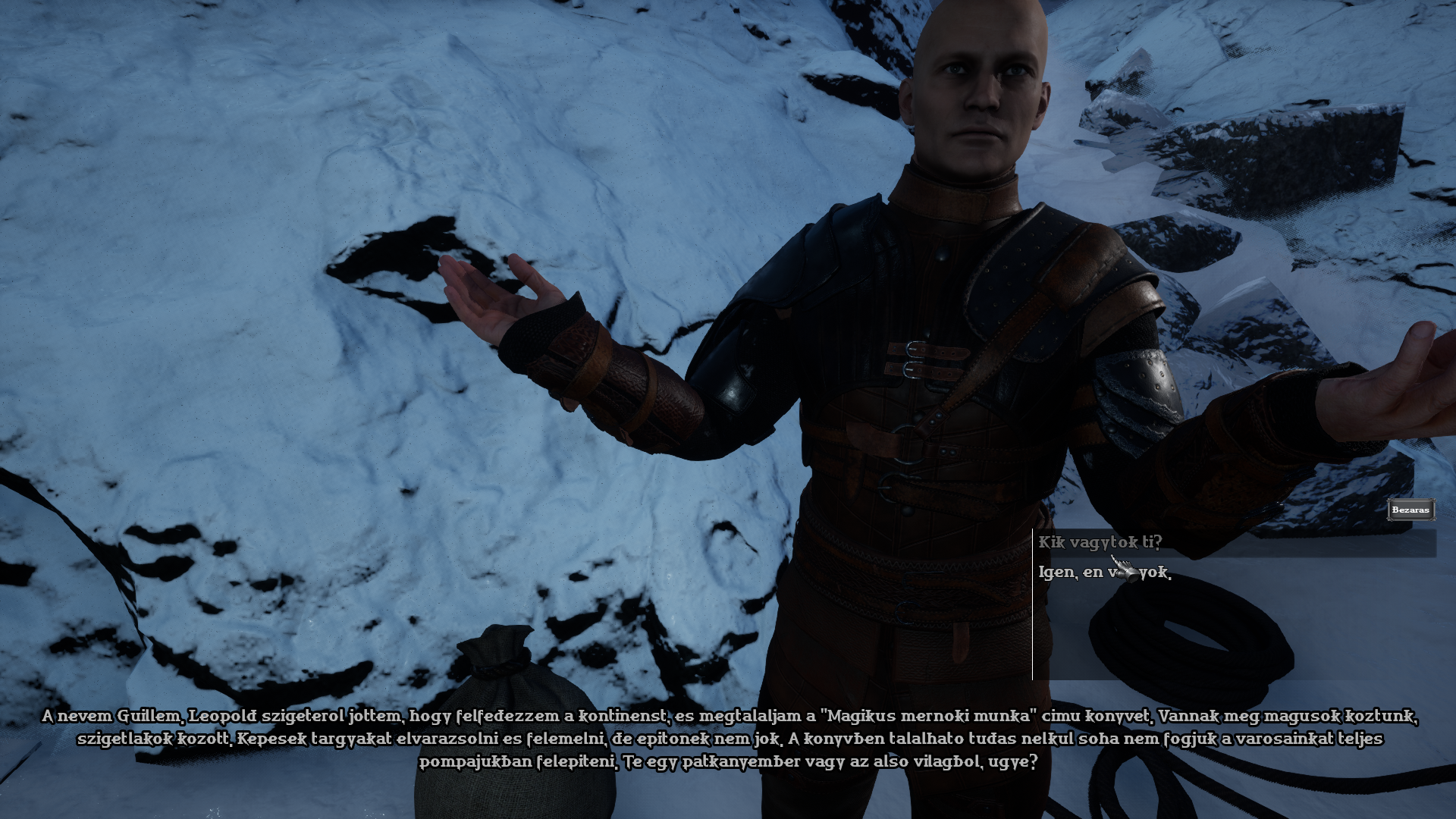Close the dialogue with the Bezaras button
Image resolution: width=1456 pixels, height=819 pixels.
(x=1410, y=510)
